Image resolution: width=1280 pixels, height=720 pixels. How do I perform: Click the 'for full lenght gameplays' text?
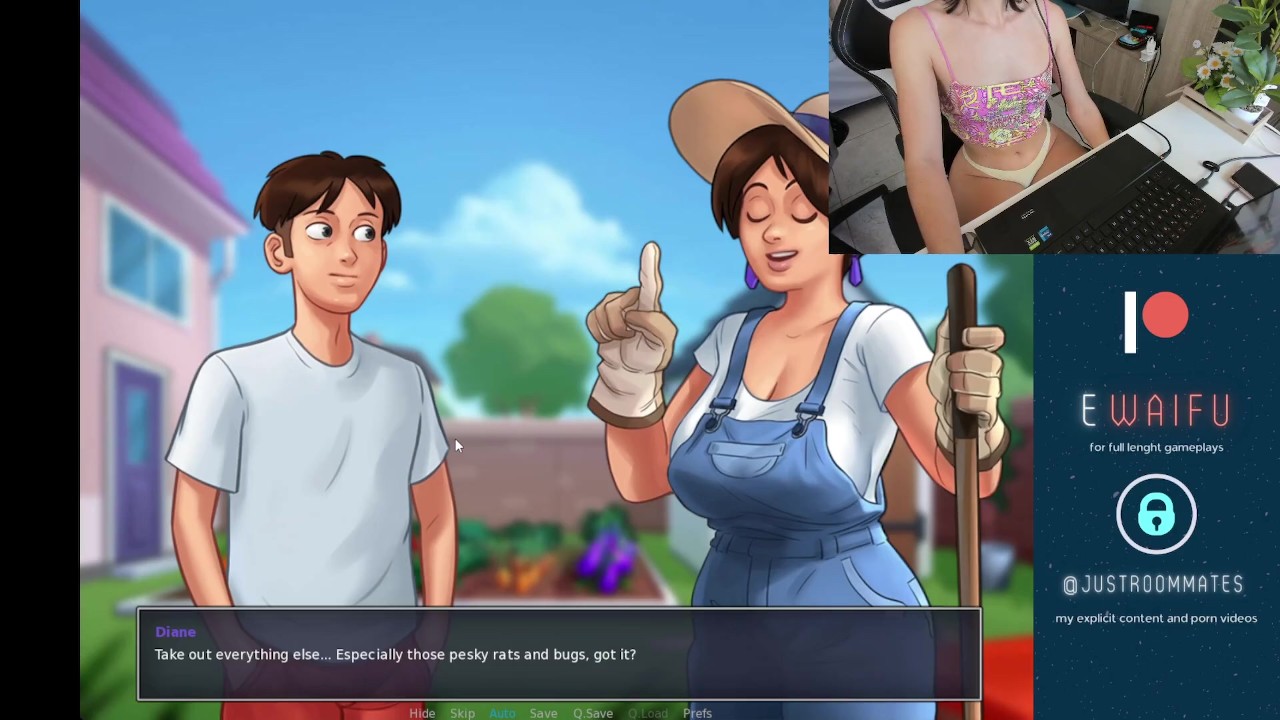[x=1156, y=447]
